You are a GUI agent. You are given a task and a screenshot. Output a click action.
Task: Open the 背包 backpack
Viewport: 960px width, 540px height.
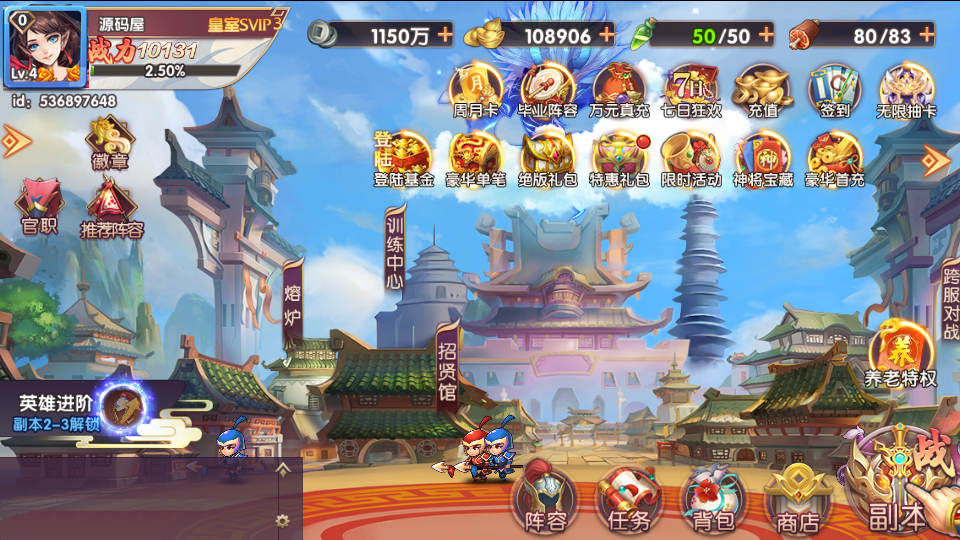[713, 497]
